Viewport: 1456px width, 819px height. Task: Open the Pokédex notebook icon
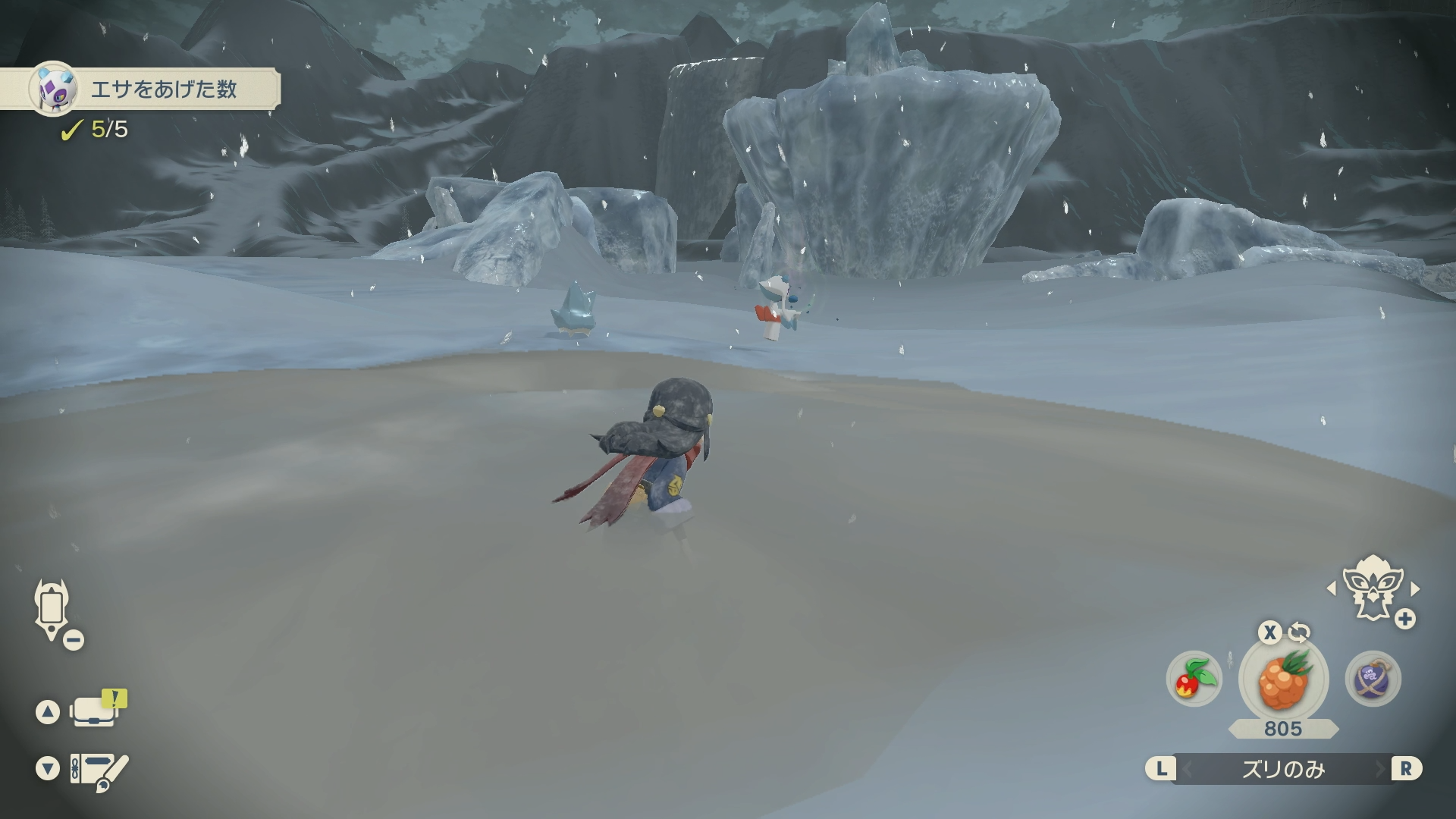97,770
